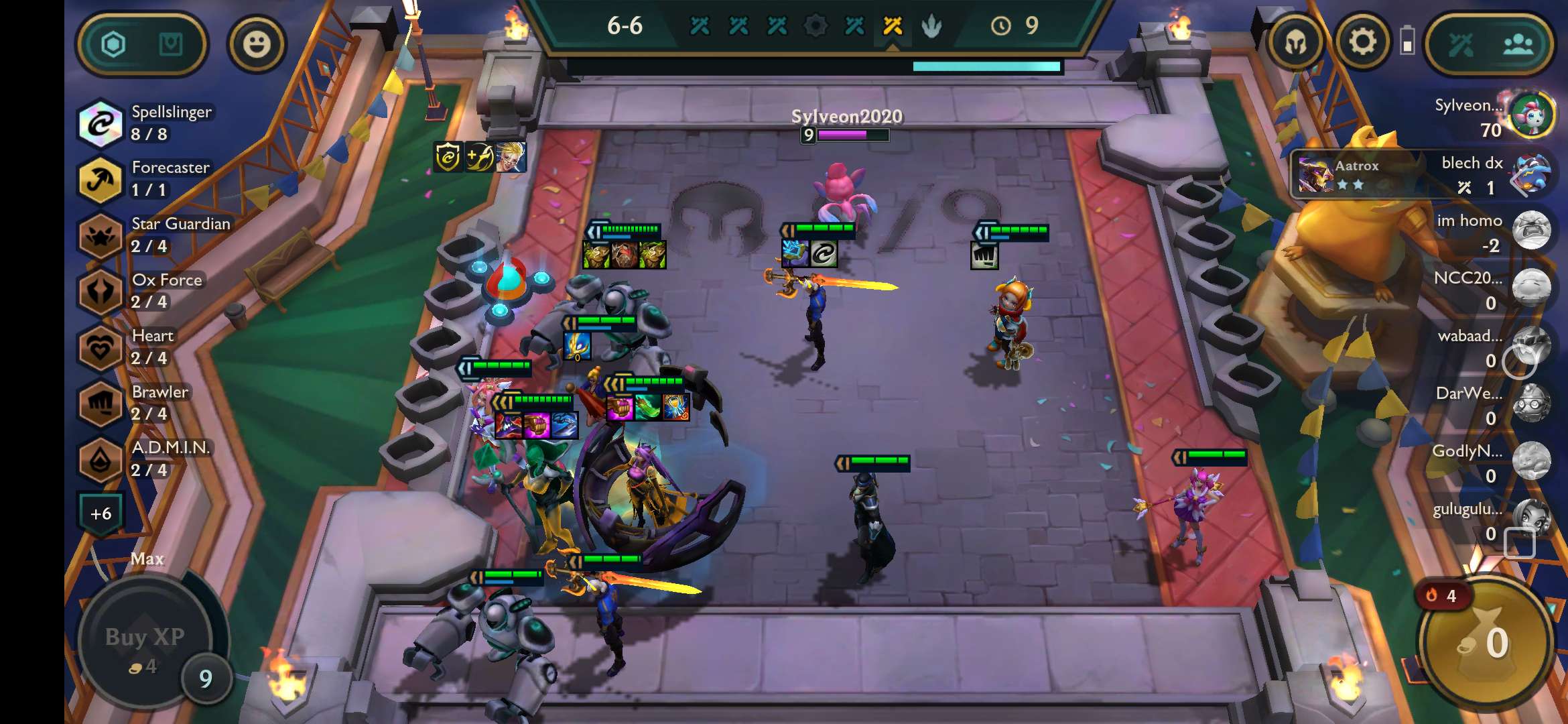View blech dx's board from scoreboard
Image resolution: width=1568 pixels, height=724 pixels.
1530,173
